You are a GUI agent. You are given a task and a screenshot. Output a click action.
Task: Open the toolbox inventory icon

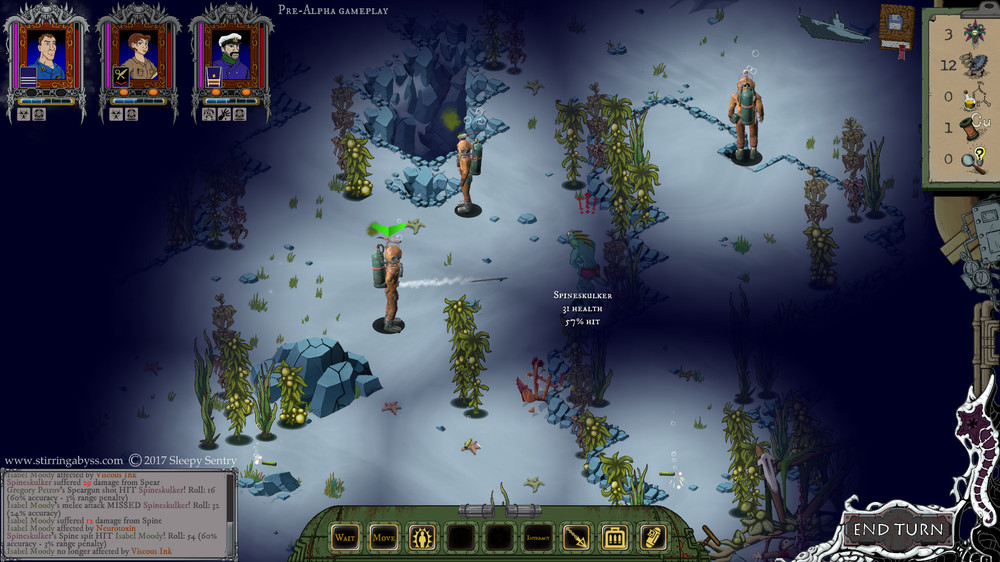point(614,538)
